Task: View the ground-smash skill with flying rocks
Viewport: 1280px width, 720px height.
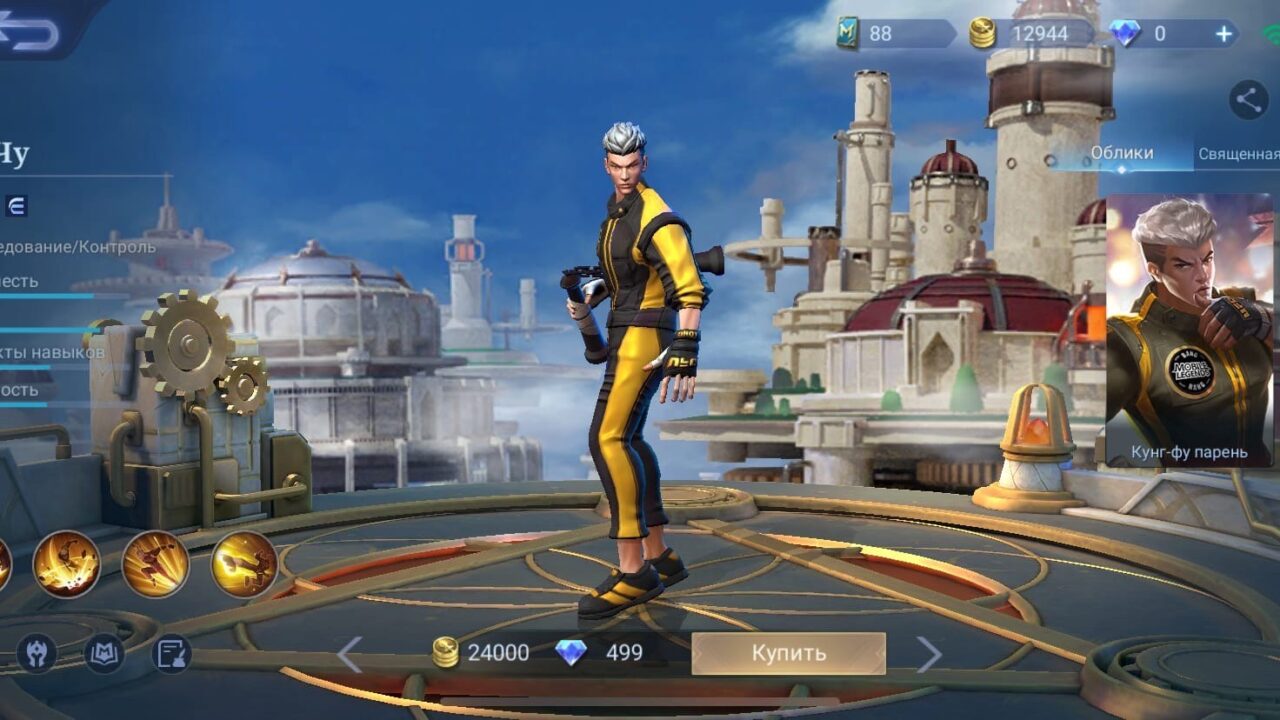Action: click(67, 564)
